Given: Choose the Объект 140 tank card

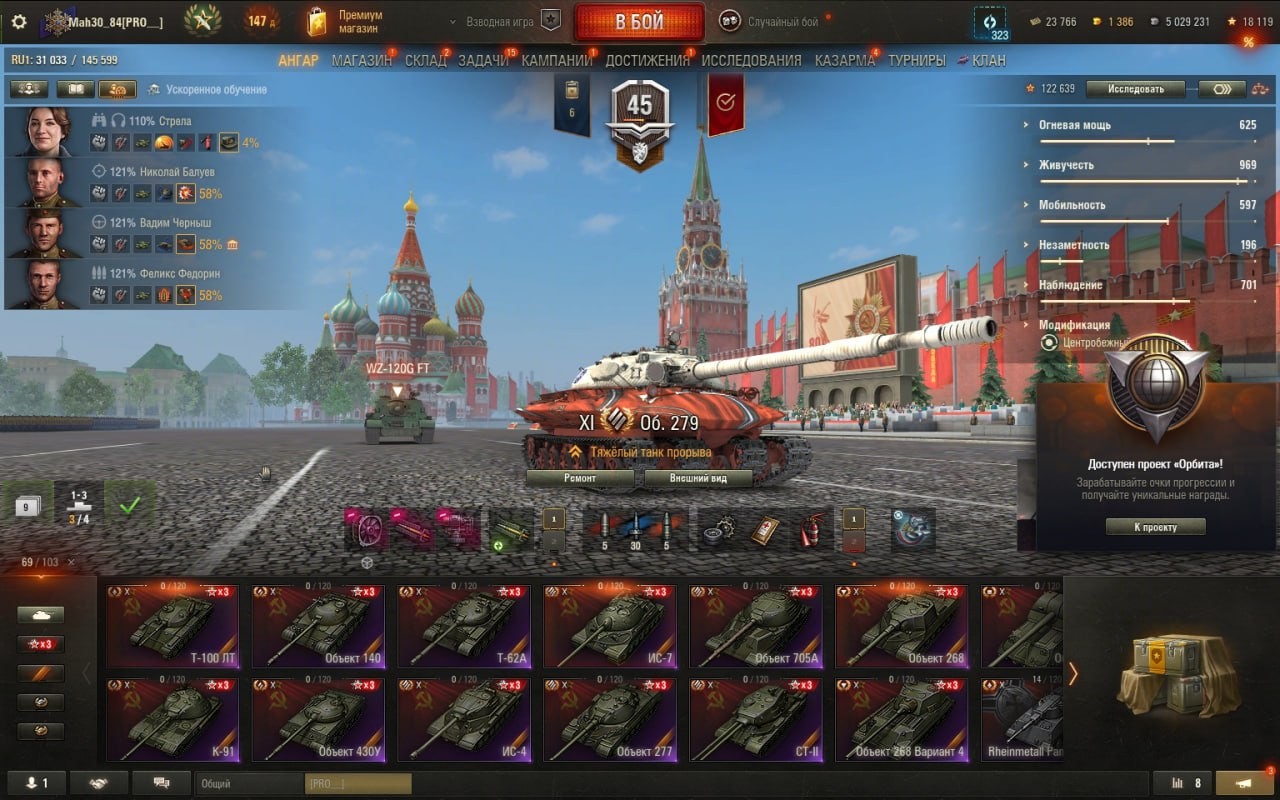Looking at the screenshot, I should pyautogui.click(x=317, y=627).
